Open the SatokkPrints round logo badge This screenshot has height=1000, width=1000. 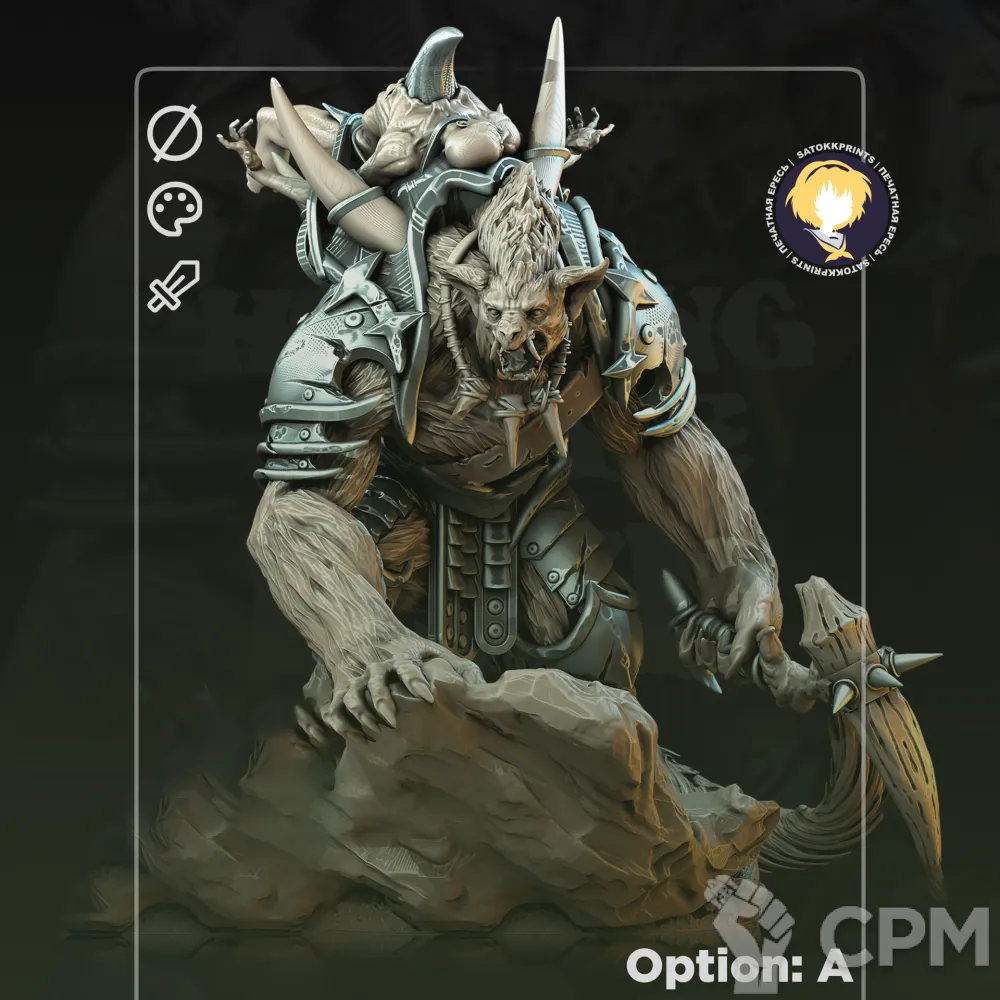click(818, 210)
